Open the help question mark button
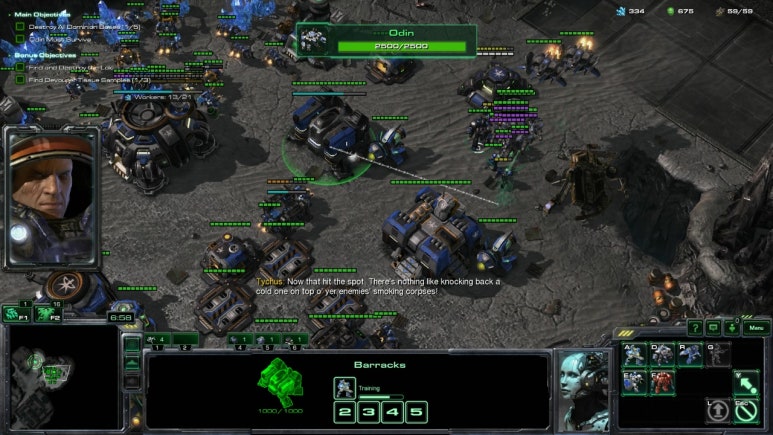This screenshot has width=773, height=435. coord(694,327)
